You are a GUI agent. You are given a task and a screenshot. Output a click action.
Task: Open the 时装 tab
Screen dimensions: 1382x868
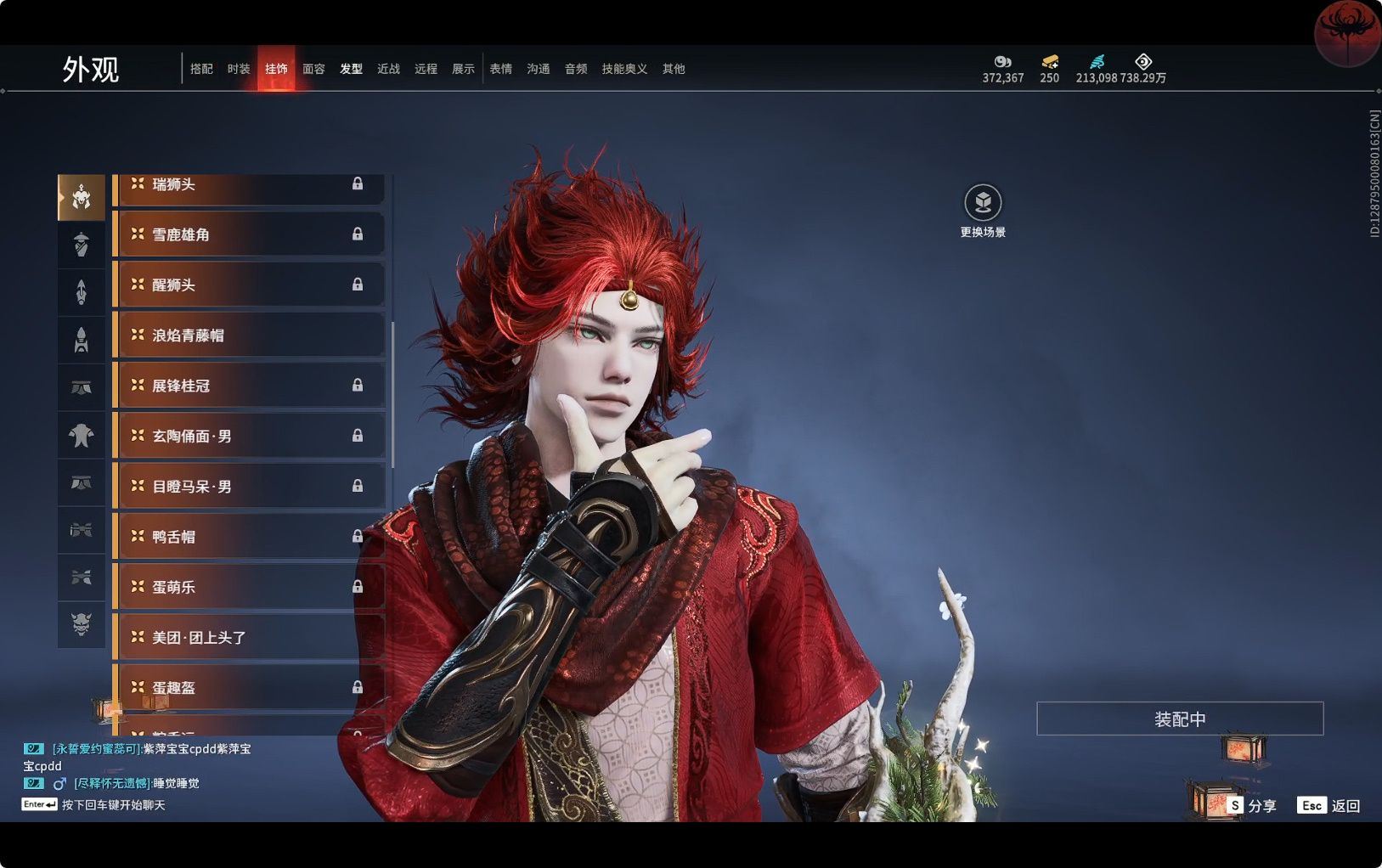[x=239, y=69]
